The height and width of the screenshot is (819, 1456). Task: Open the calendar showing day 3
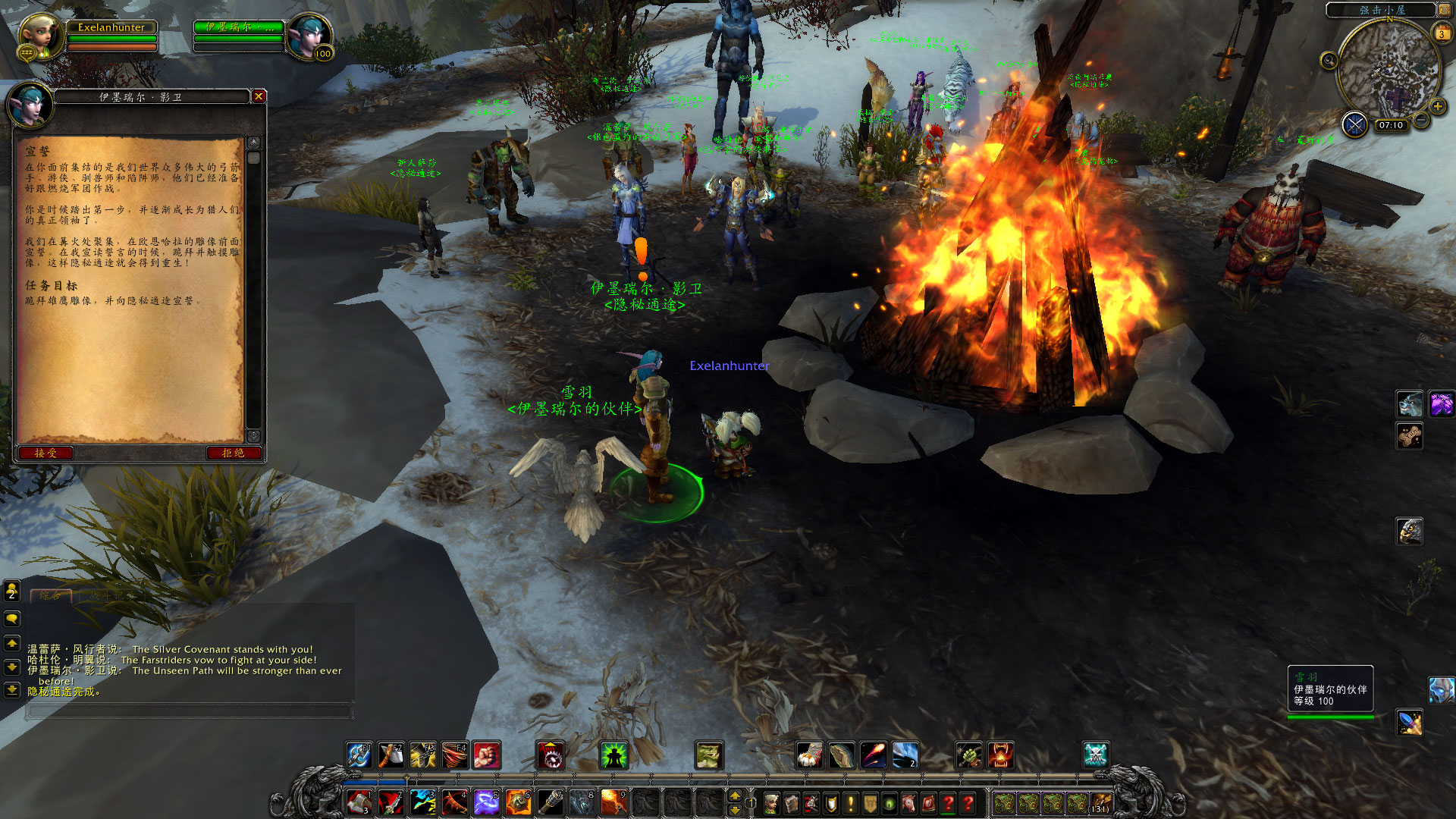(1441, 33)
